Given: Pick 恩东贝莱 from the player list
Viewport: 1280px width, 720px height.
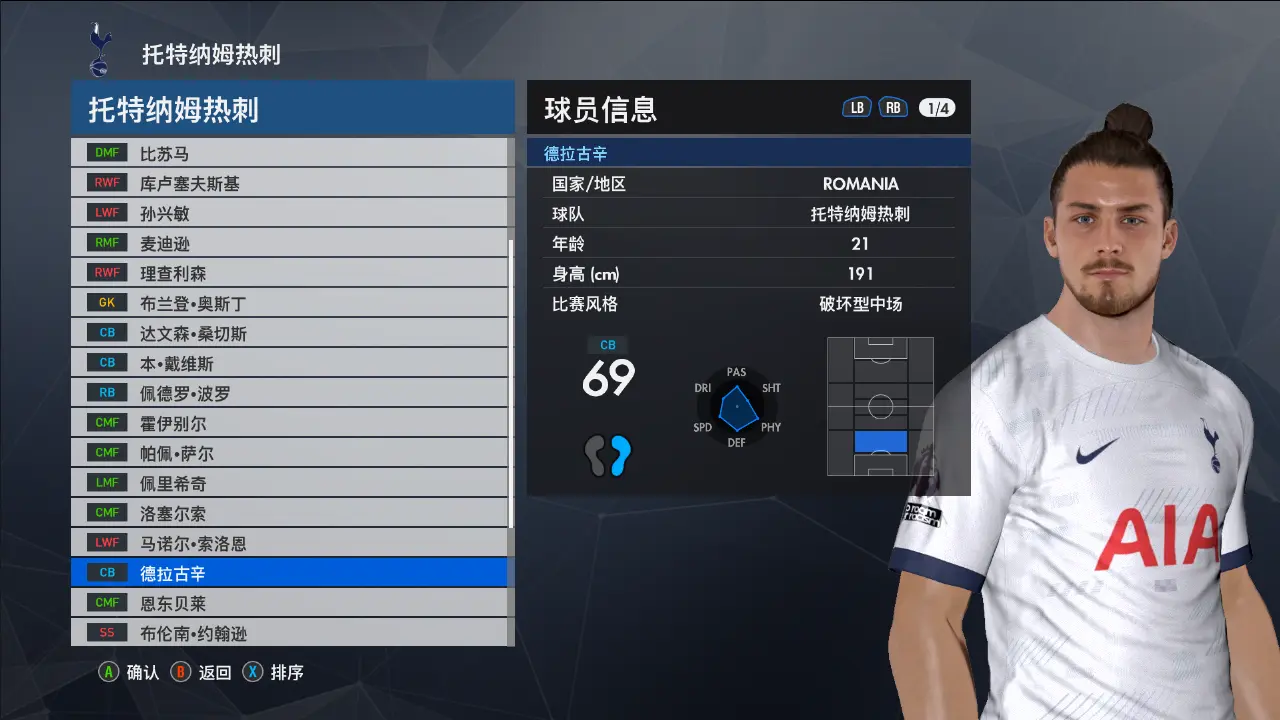Looking at the screenshot, I should click(x=290, y=603).
